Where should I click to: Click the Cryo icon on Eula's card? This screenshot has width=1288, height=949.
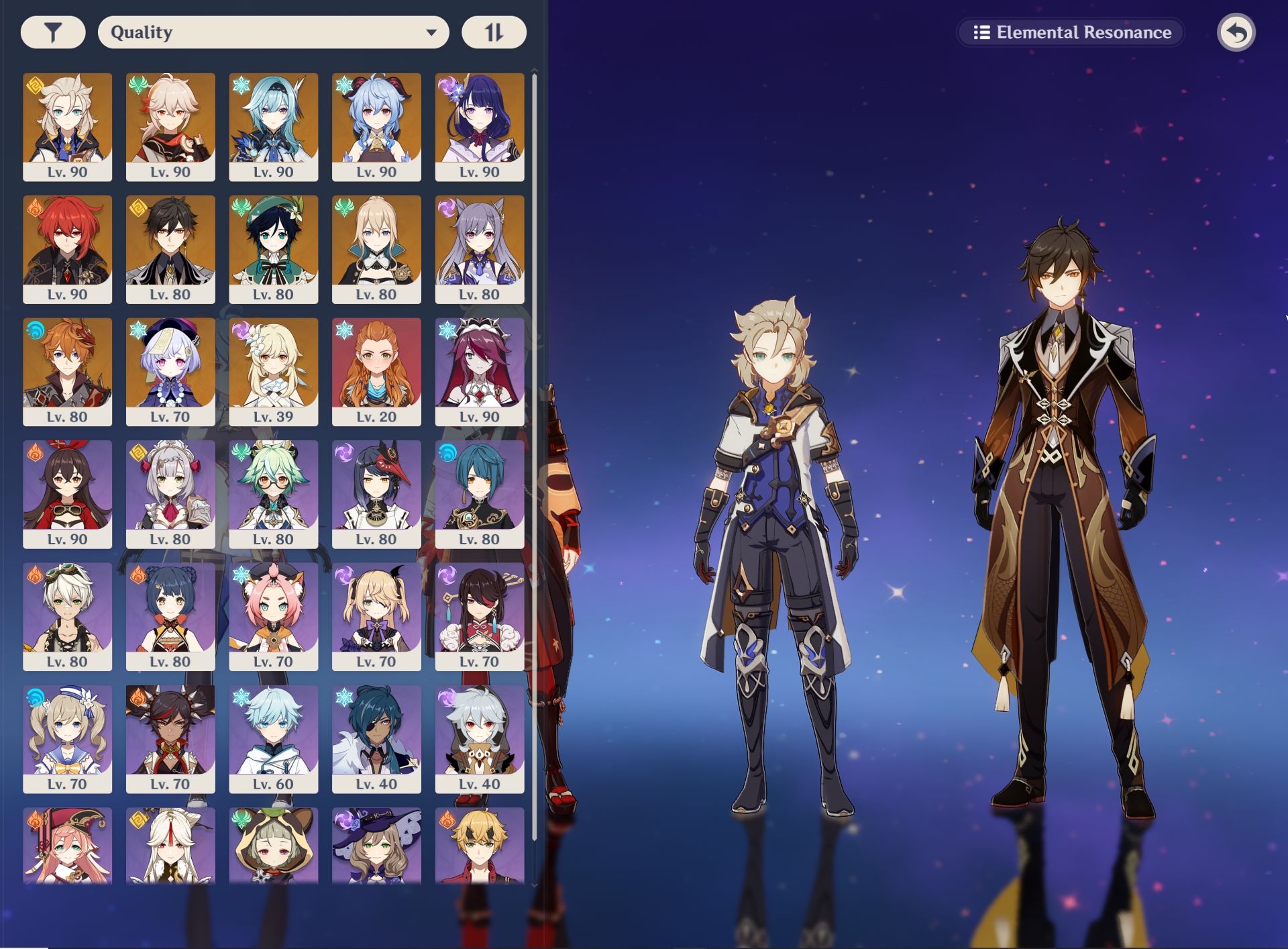[241, 84]
